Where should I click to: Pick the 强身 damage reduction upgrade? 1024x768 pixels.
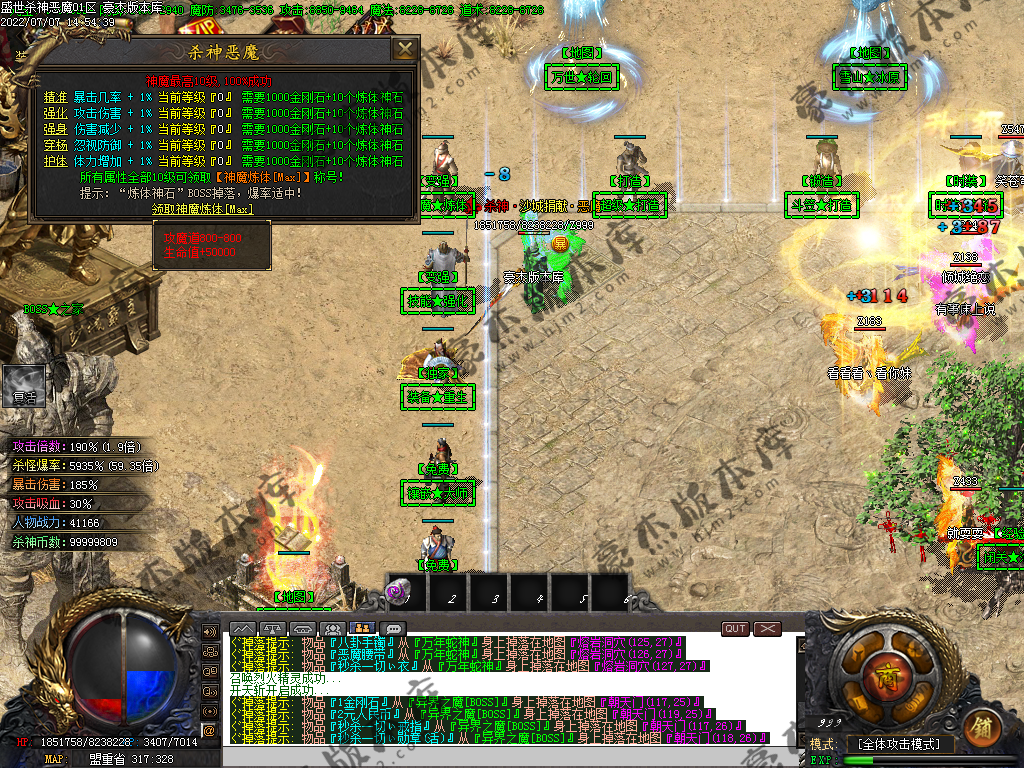tap(56, 129)
